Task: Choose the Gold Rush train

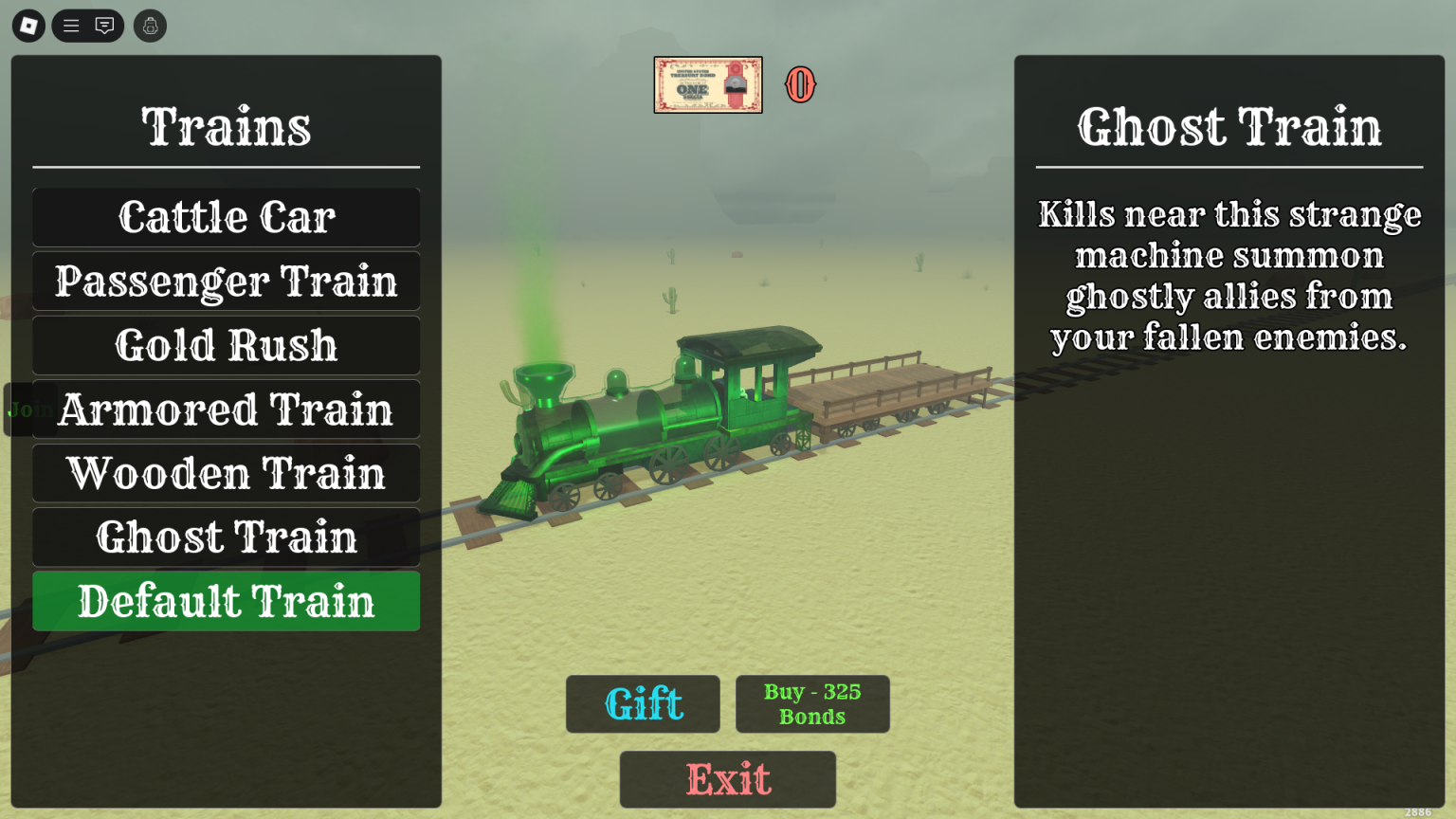Action: (226, 344)
